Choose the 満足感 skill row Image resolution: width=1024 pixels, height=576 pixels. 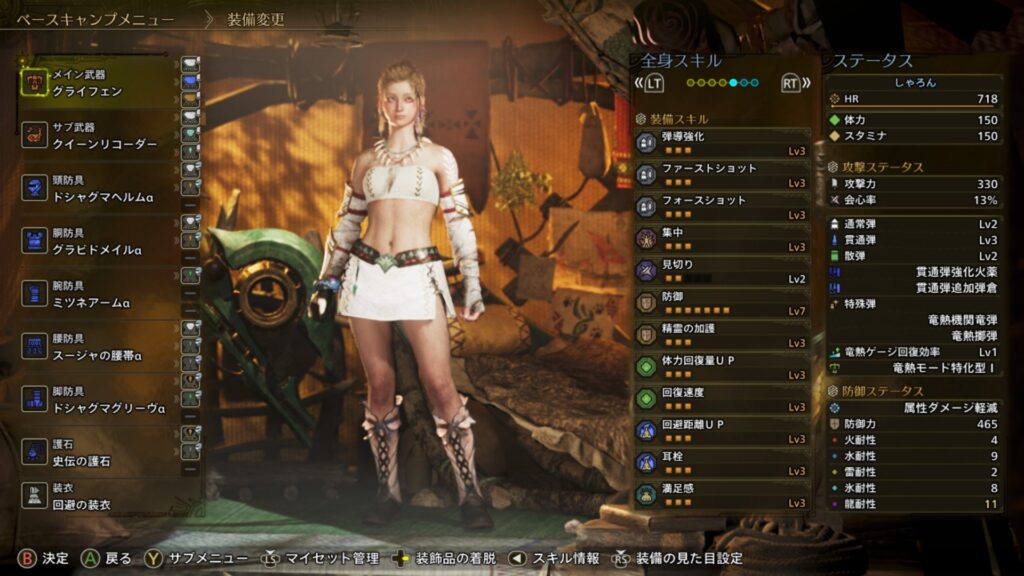(x=722, y=494)
